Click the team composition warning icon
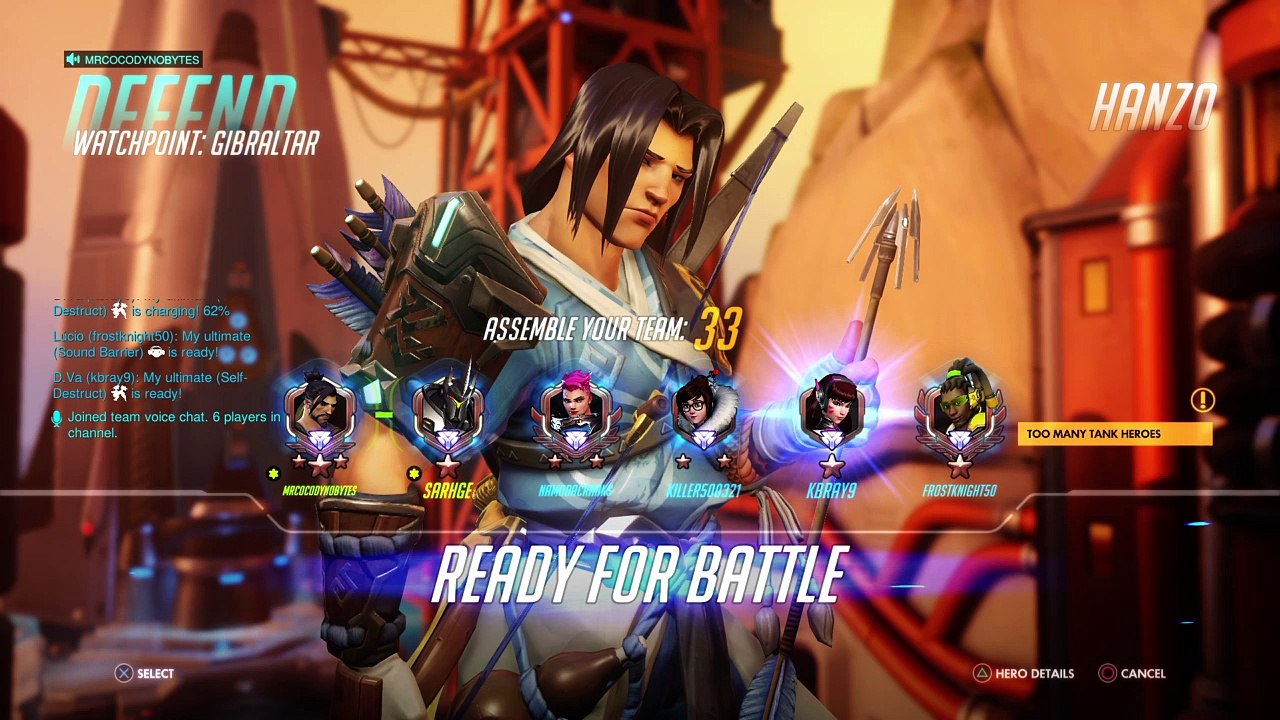 (1202, 401)
